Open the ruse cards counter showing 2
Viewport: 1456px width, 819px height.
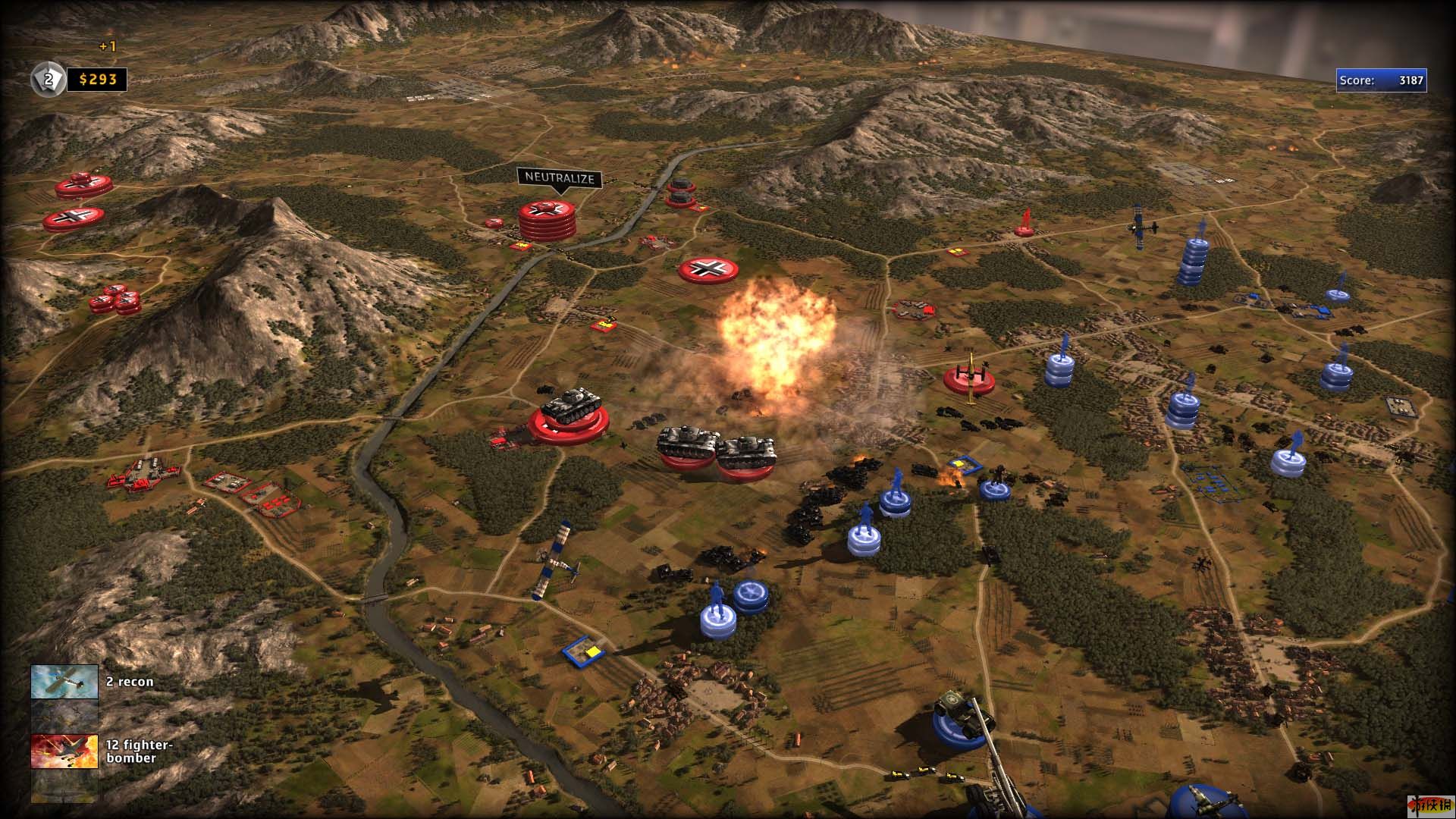[x=46, y=80]
